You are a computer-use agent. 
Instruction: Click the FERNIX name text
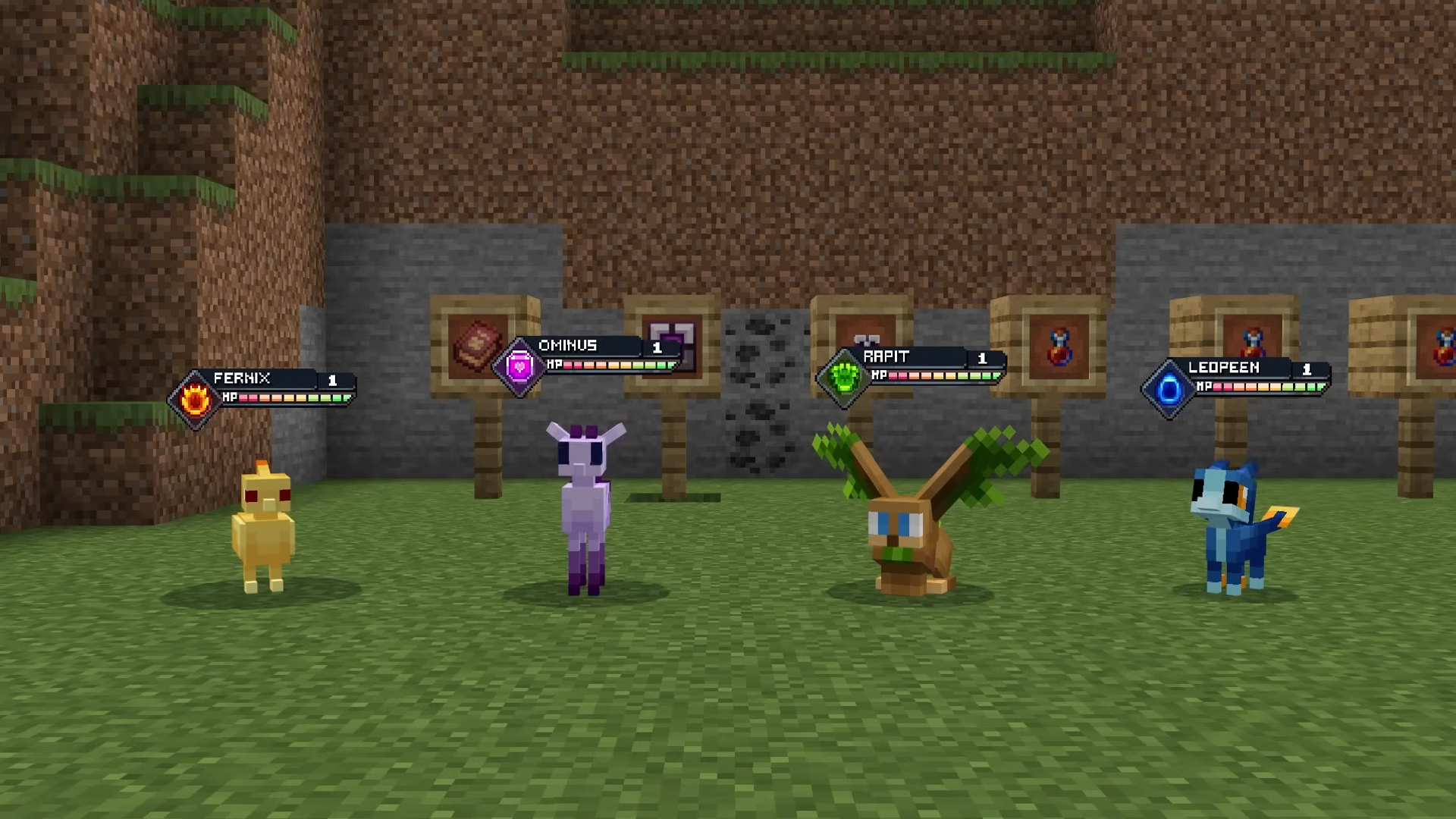click(244, 378)
